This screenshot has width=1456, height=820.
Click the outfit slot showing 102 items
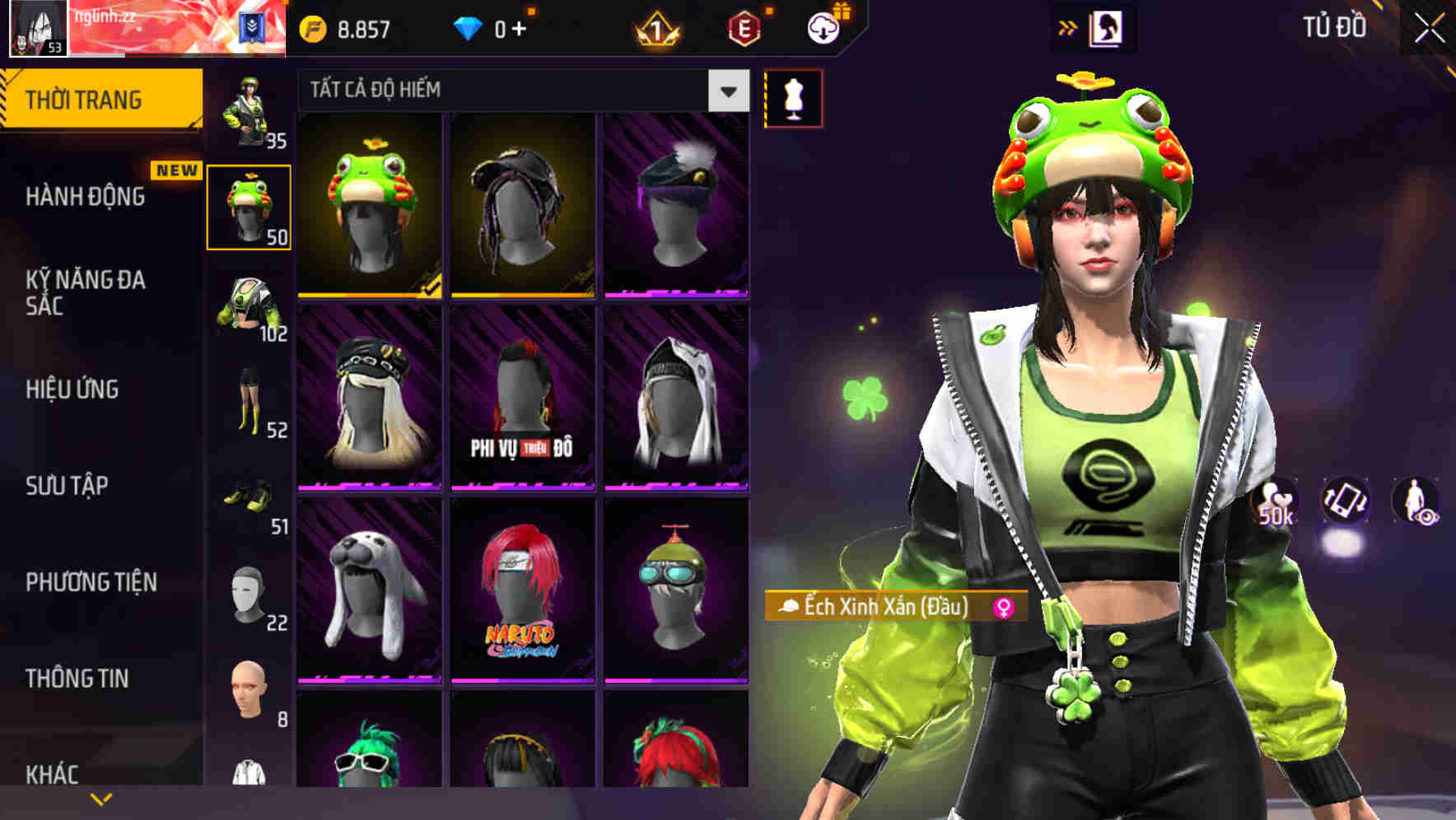tap(247, 305)
